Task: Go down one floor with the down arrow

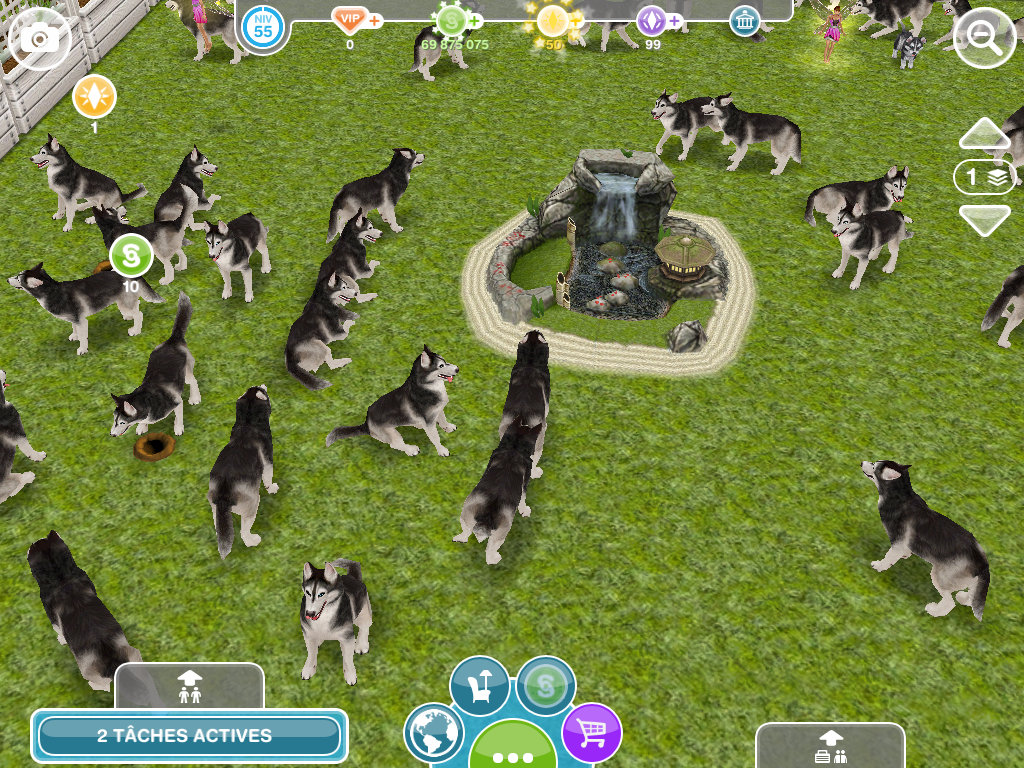Action: click(x=985, y=219)
